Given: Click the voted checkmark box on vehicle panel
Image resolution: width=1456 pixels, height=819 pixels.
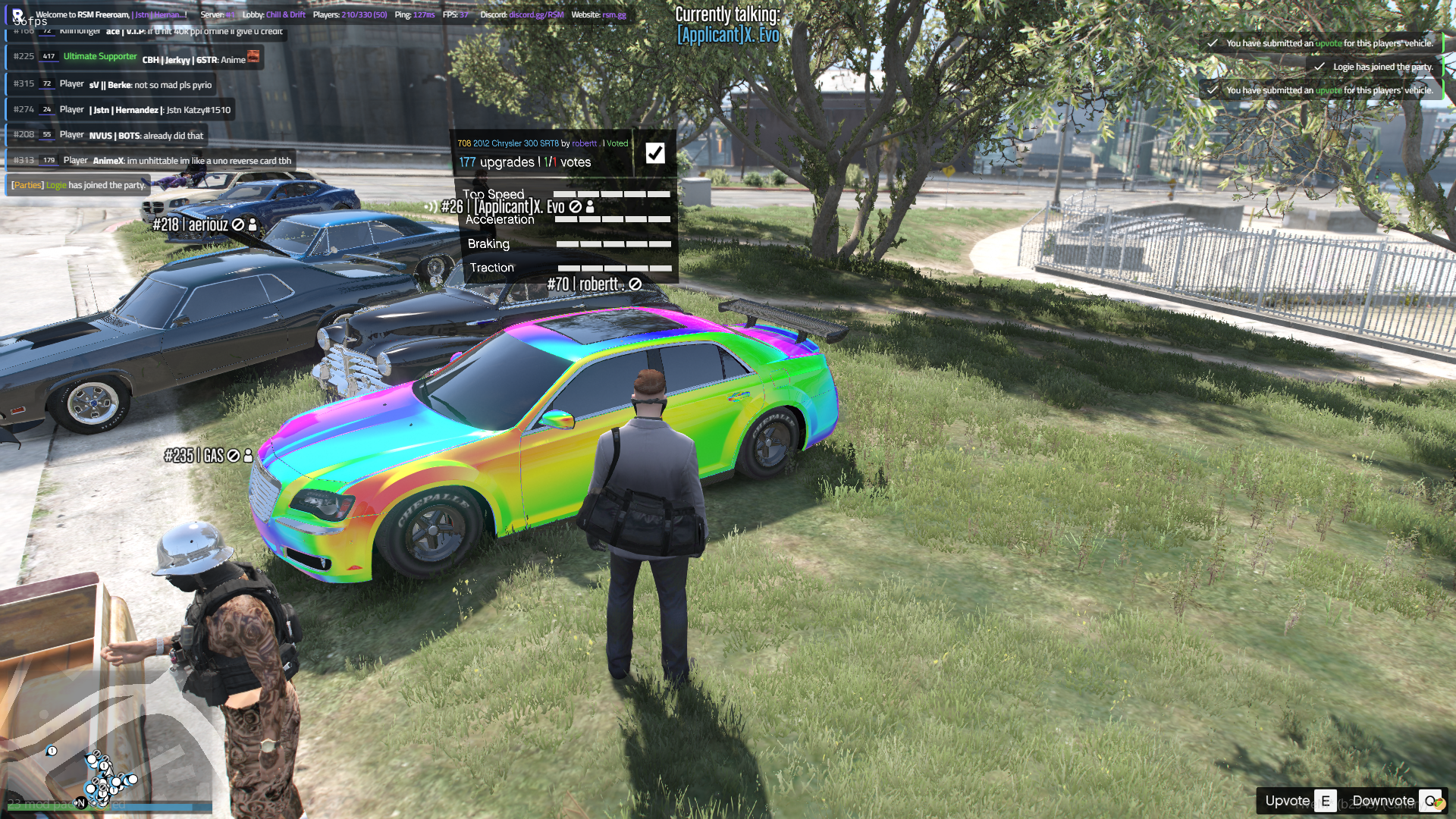Looking at the screenshot, I should [655, 153].
